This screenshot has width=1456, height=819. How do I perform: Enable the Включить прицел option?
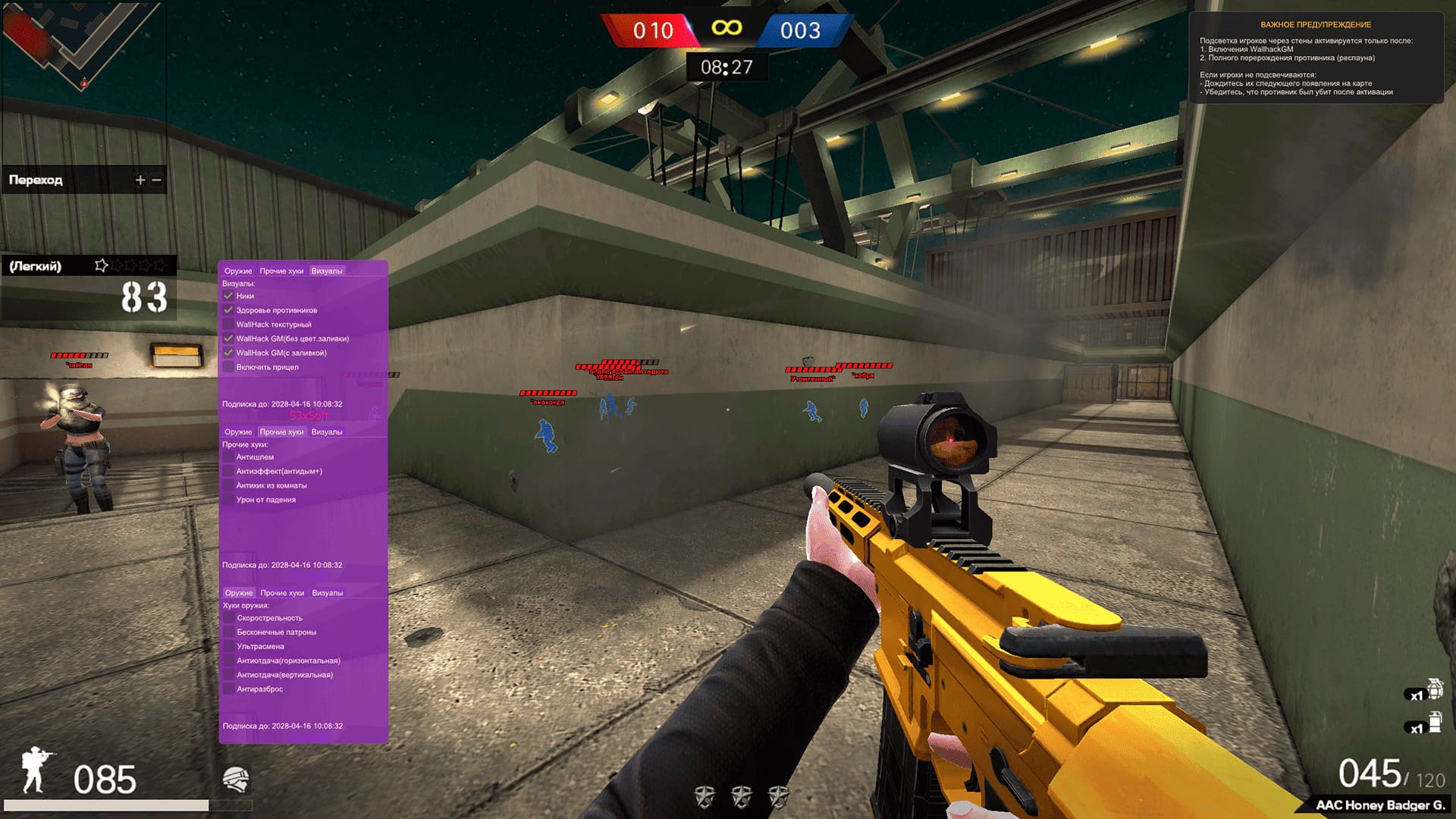(228, 367)
